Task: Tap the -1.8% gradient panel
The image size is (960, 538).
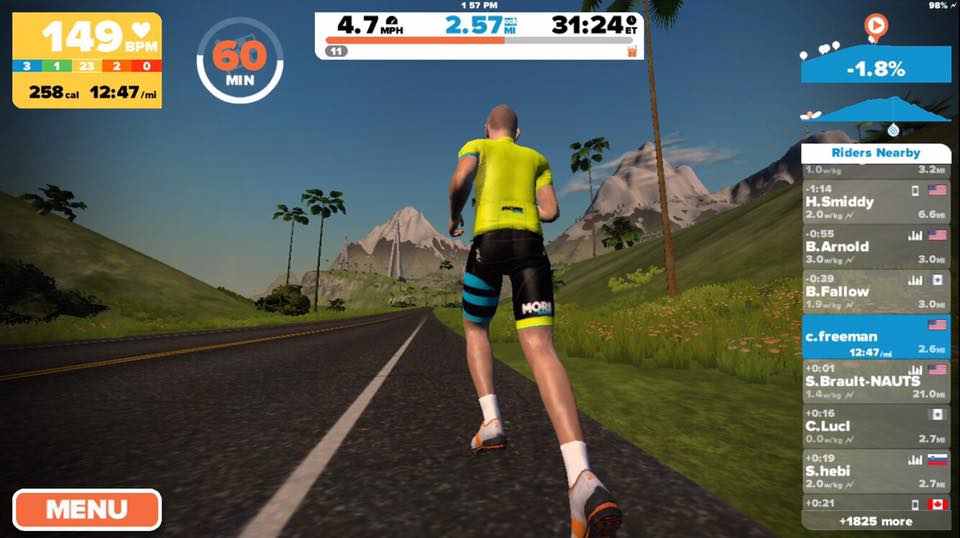Action: coord(876,67)
